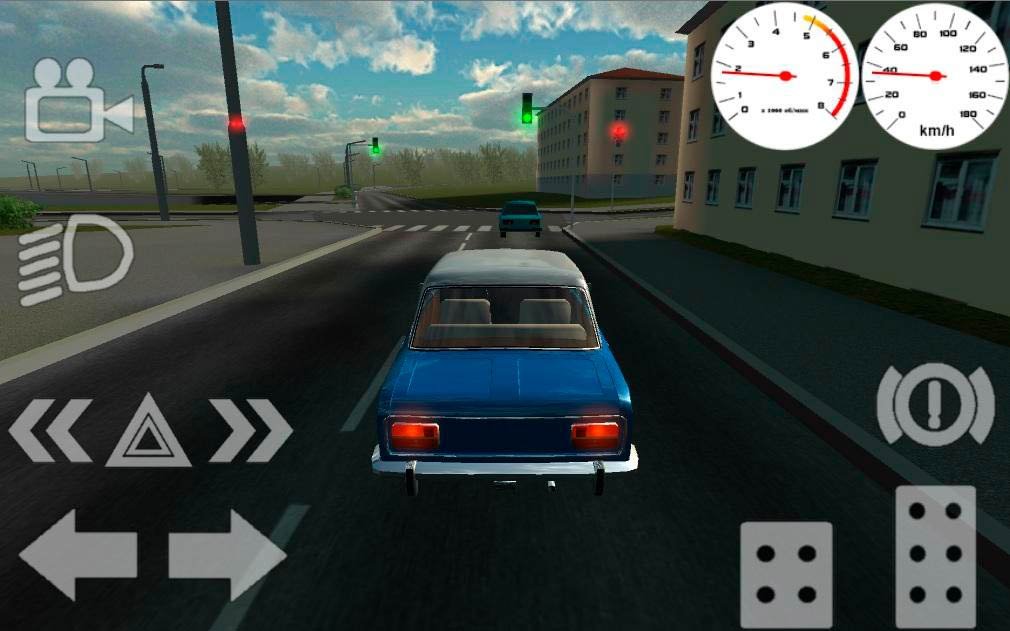
Task: Turn on the hazard warning triangle
Action: 148,431
